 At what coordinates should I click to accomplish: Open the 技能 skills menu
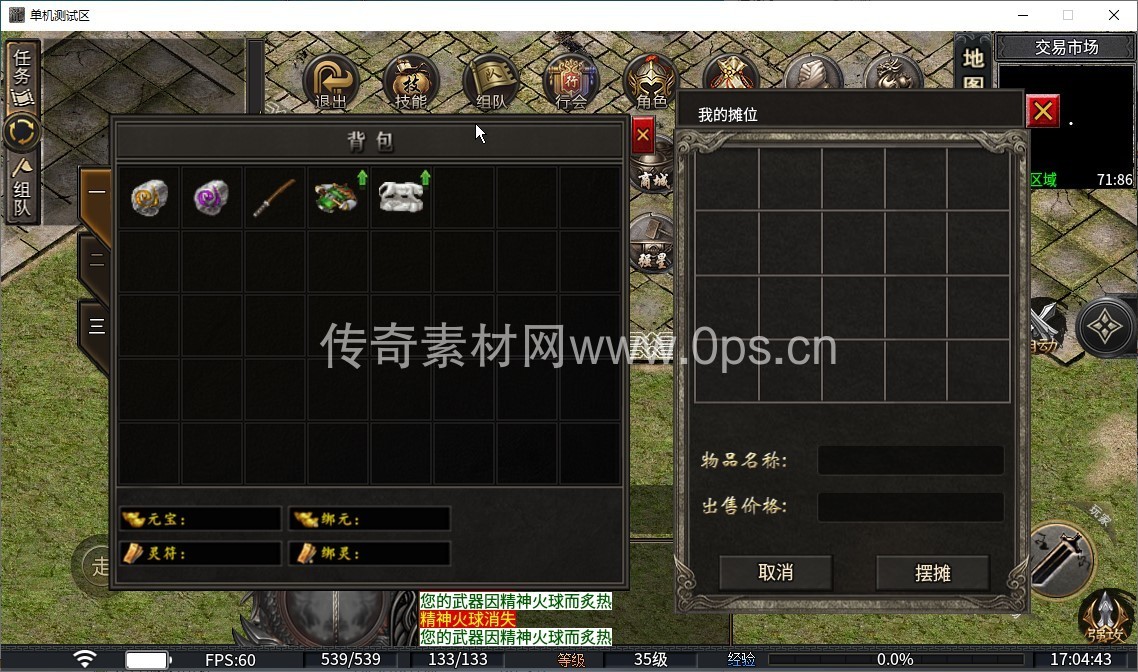pyautogui.click(x=410, y=80)
